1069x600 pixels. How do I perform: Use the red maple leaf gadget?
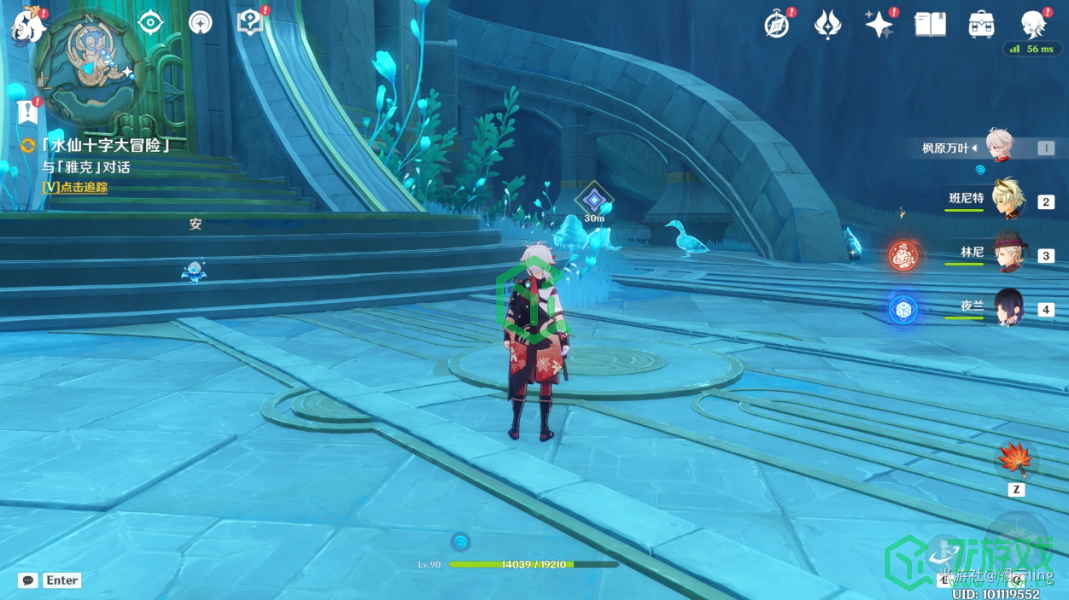coord(1015,459)
